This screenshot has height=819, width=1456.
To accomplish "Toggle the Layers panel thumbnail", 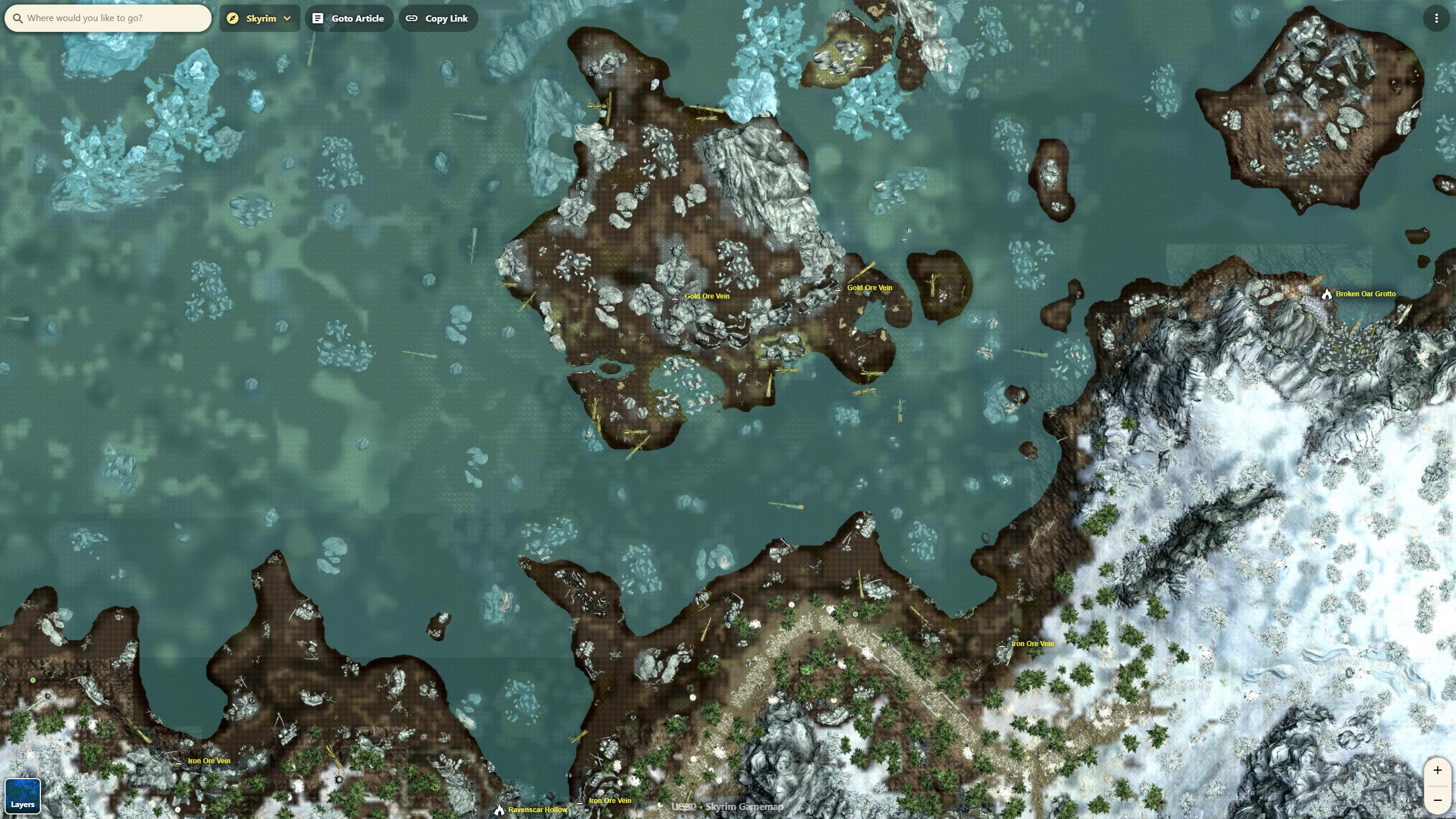I will [23, 796].
